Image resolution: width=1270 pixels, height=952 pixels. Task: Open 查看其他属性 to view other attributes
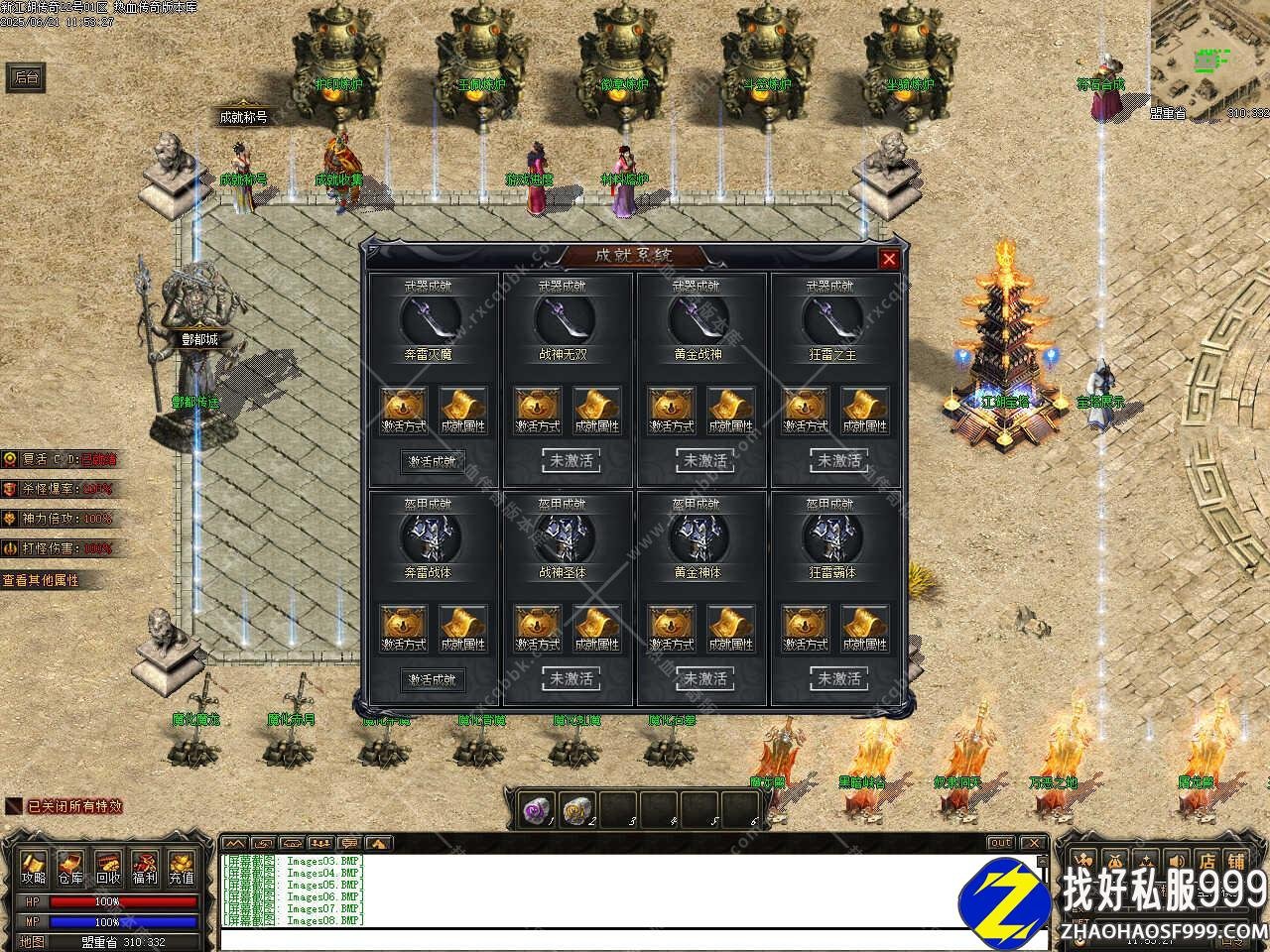(x=42, y=580)
